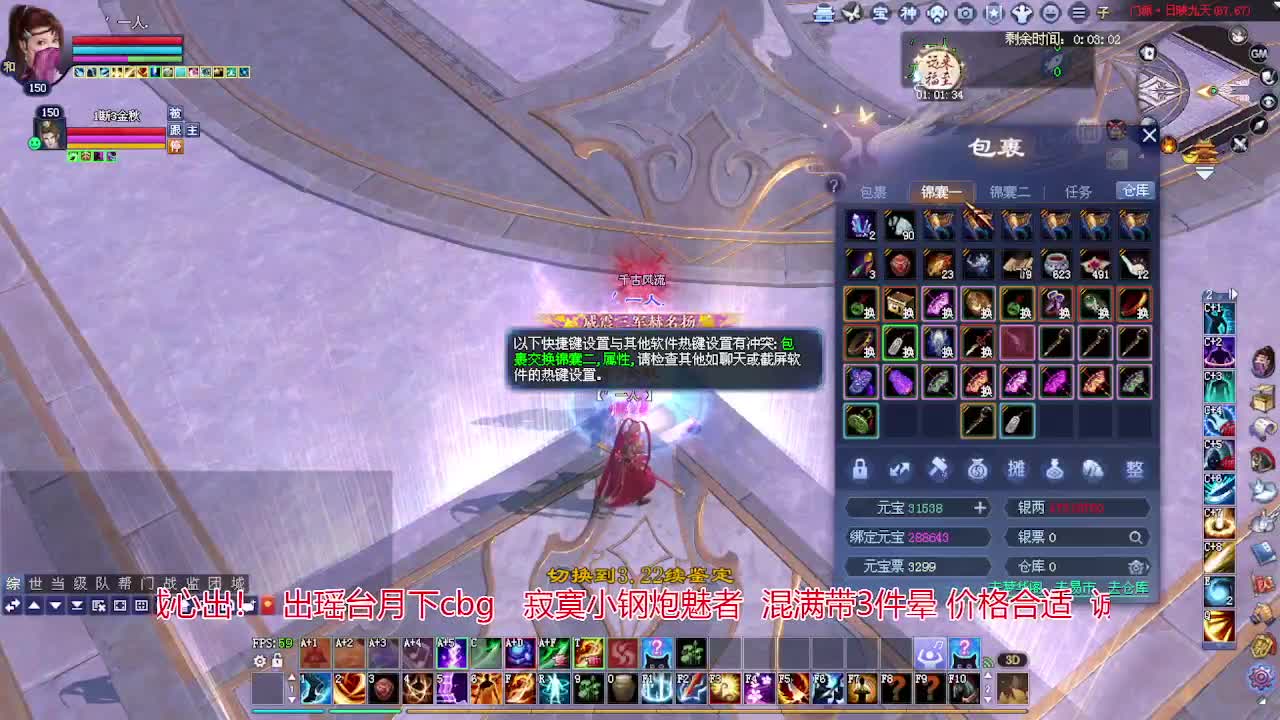This screenshot has height=720, width=1280.
Task: Switch to the 任务 tab in the bag window
Action: pyautogui.click(x=1078, y=191)
